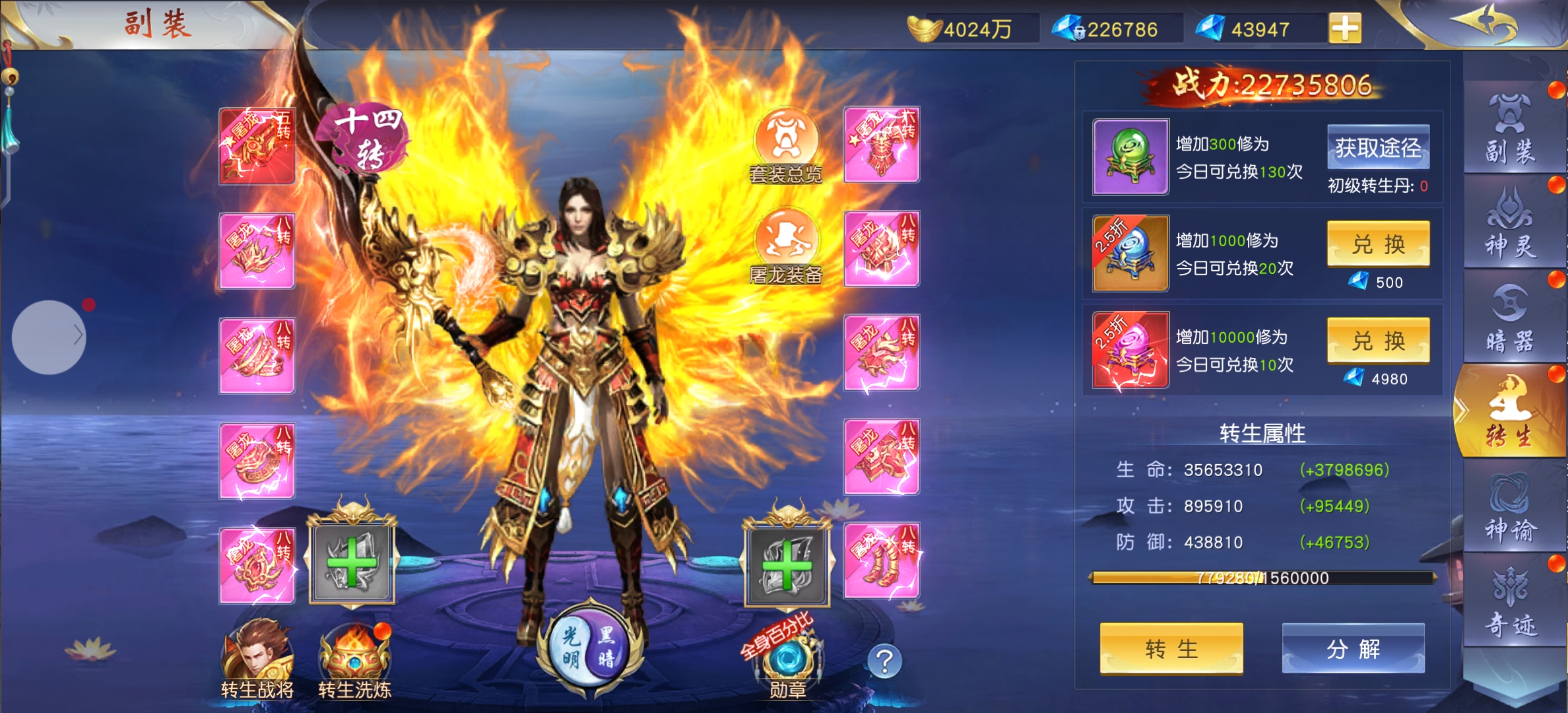
Task: Open the 分解 decompose button
Action: [x=1353, y=648]
